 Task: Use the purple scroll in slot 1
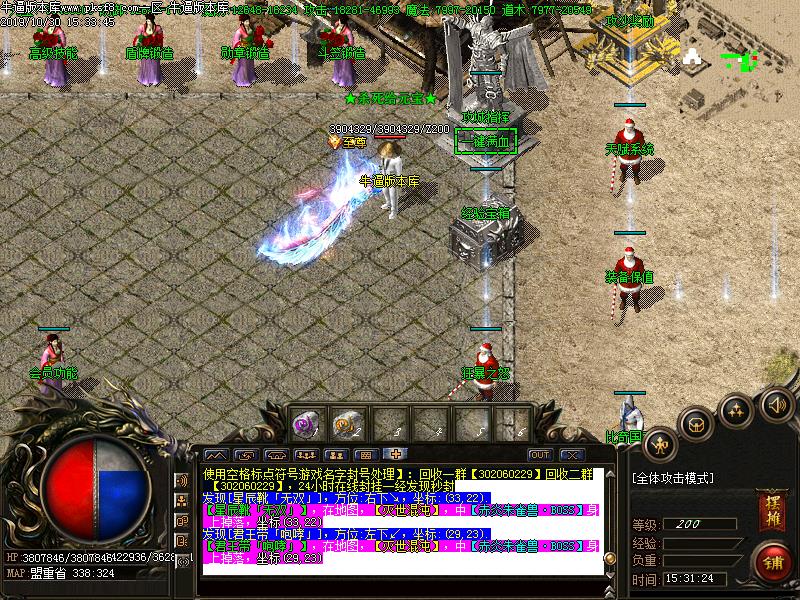pos(304,425)
